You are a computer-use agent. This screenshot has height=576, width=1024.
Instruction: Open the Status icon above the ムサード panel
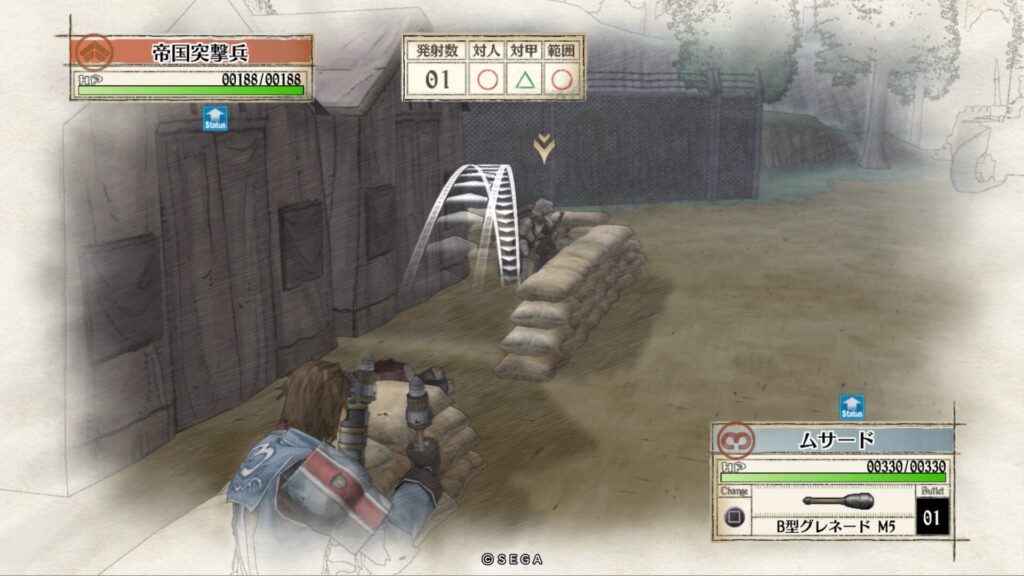pos(851,407)
